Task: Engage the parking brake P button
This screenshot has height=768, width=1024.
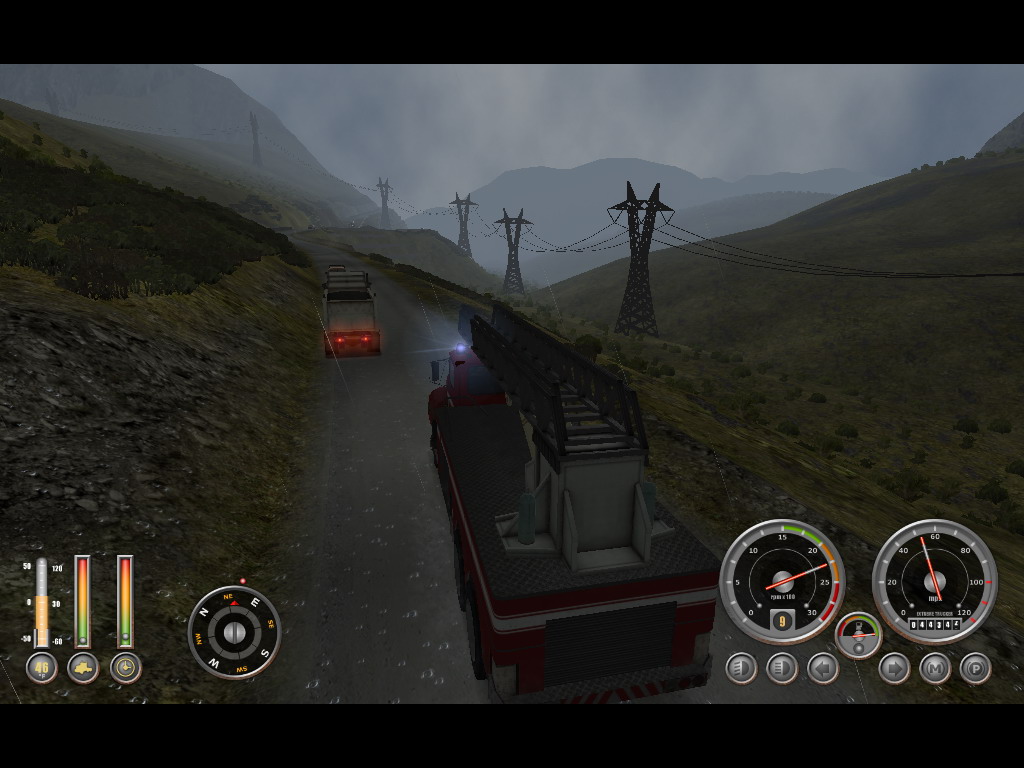Action: [976, 668]
